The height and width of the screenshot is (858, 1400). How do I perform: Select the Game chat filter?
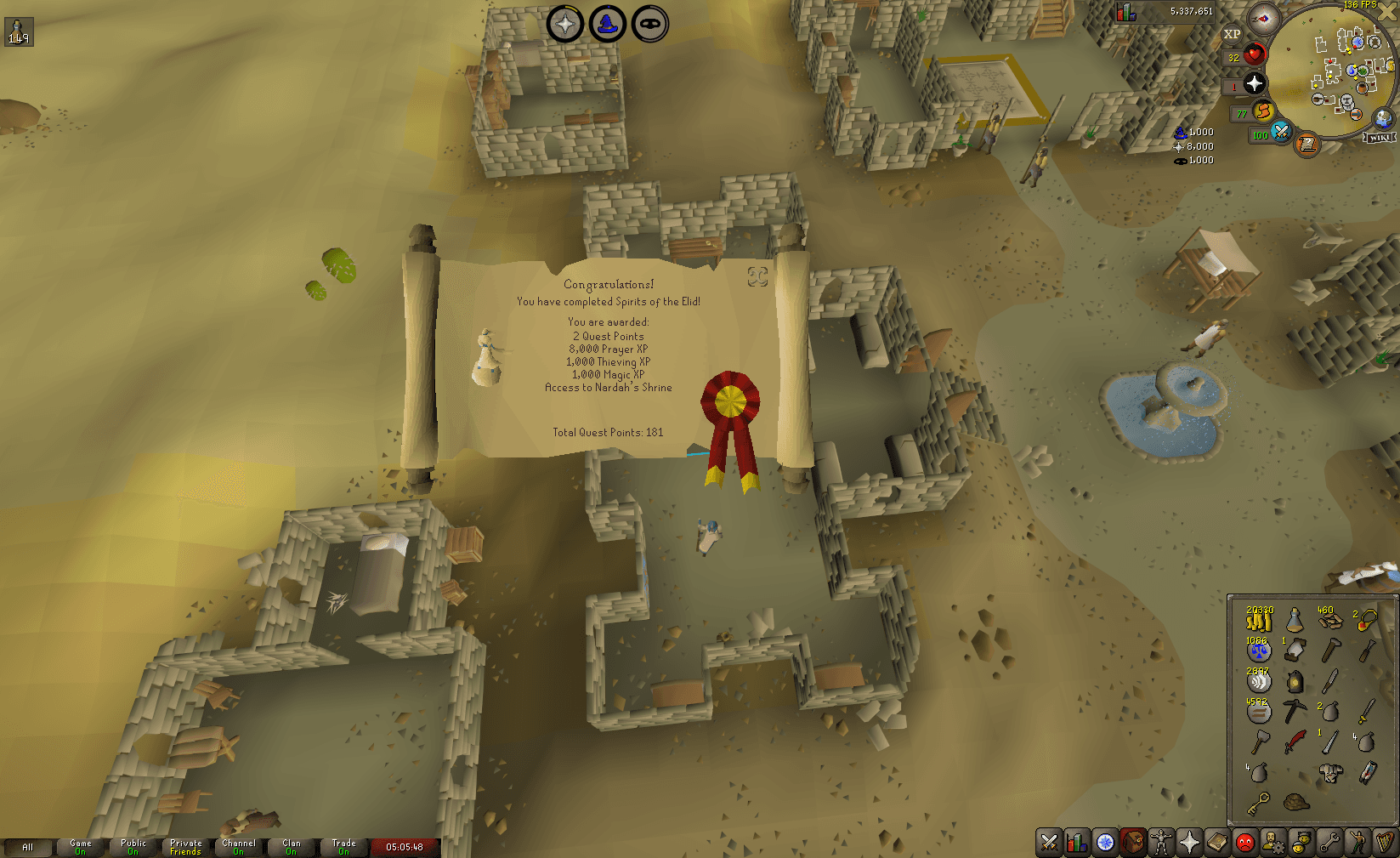tap(80, 847)
